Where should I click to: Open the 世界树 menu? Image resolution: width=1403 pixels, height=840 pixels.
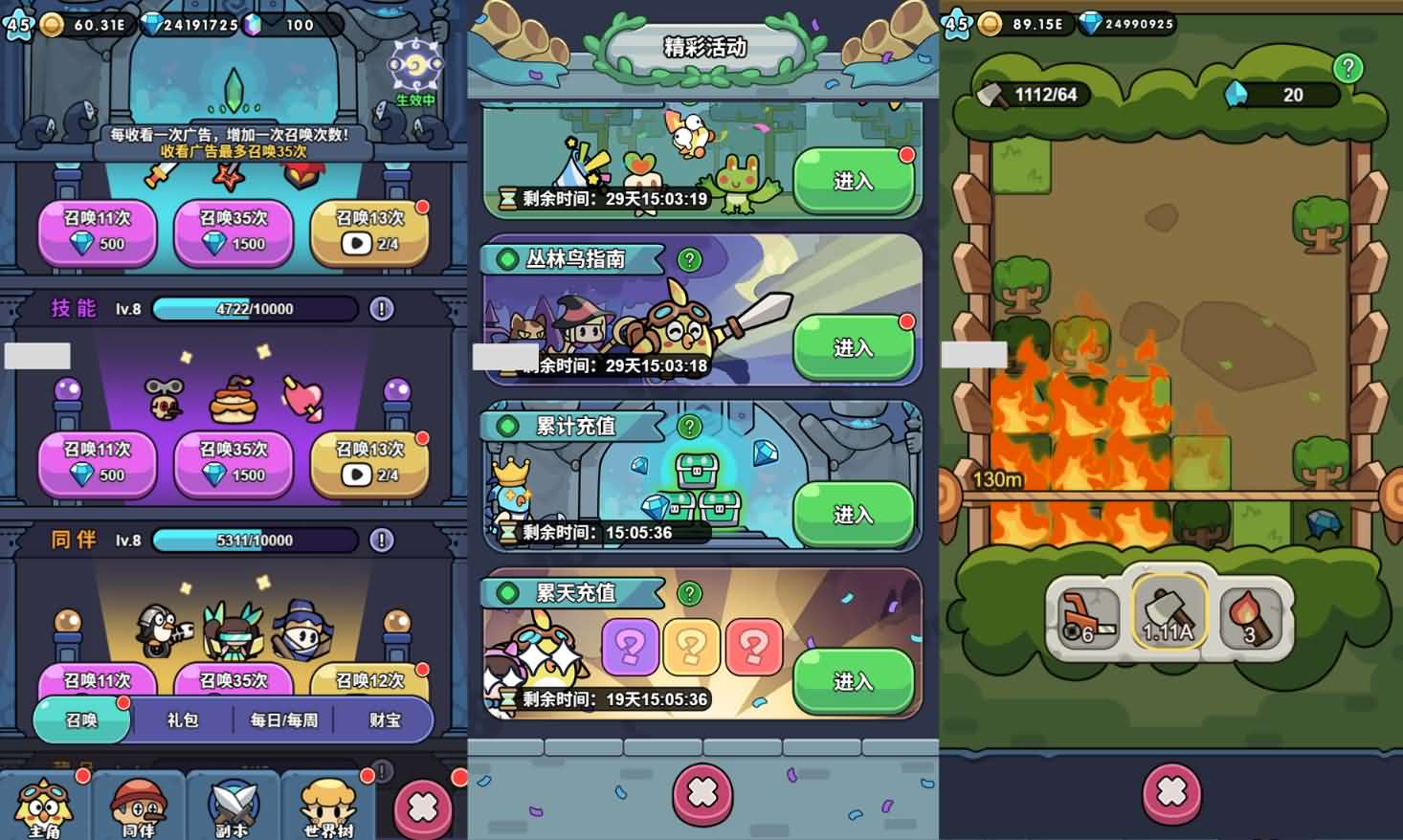point(328,807)
